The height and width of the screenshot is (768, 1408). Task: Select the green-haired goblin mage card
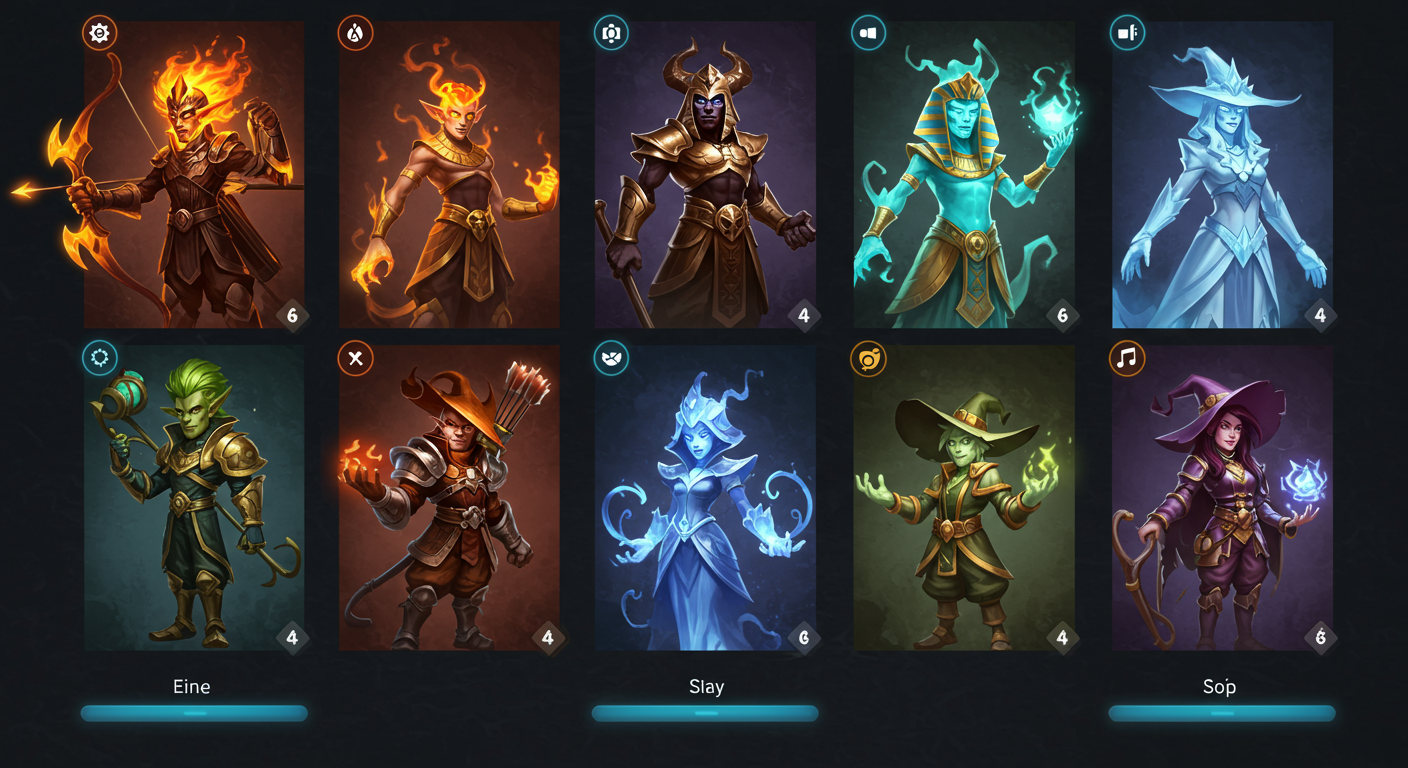(193, 498)
